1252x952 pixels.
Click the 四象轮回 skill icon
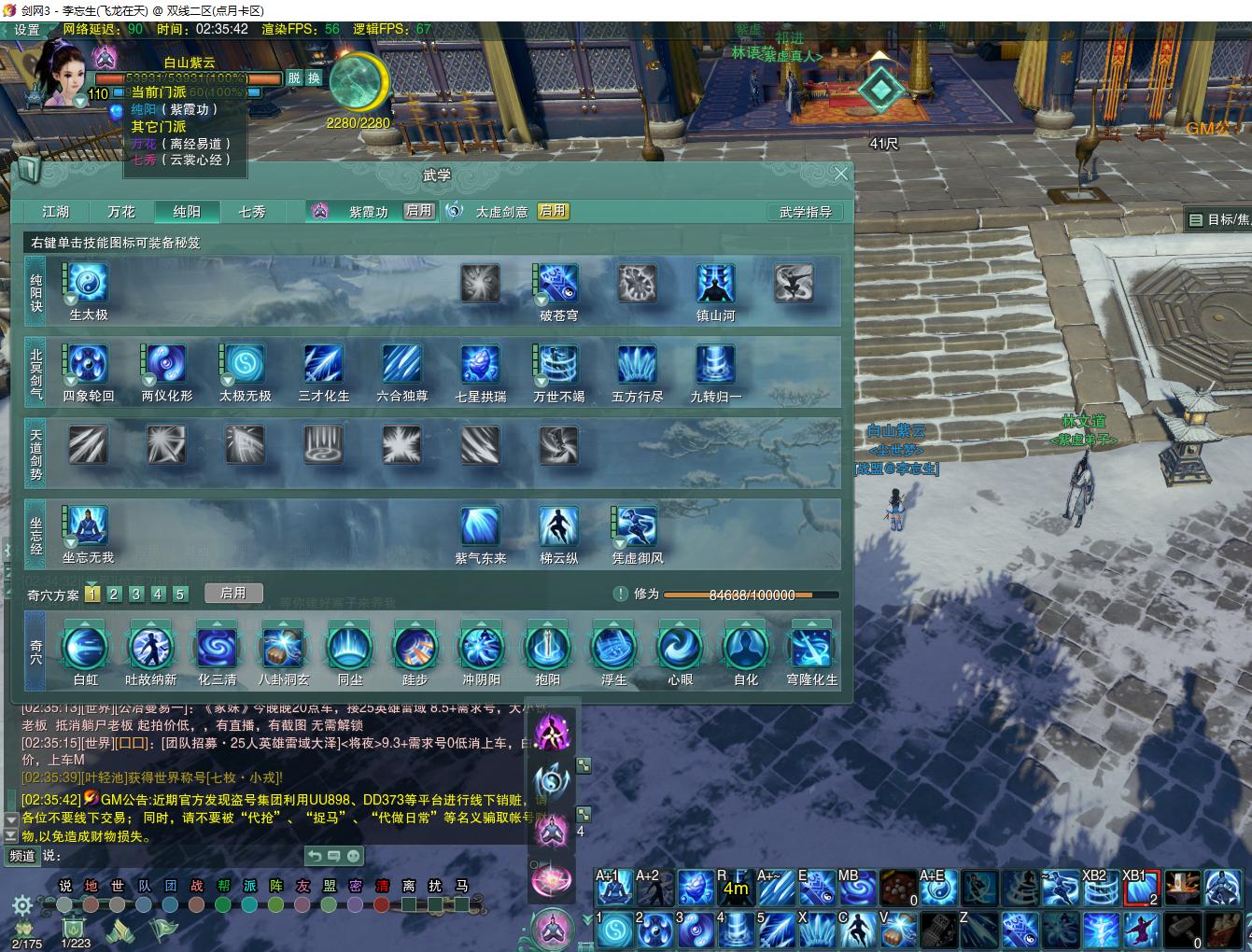(89, 365)
